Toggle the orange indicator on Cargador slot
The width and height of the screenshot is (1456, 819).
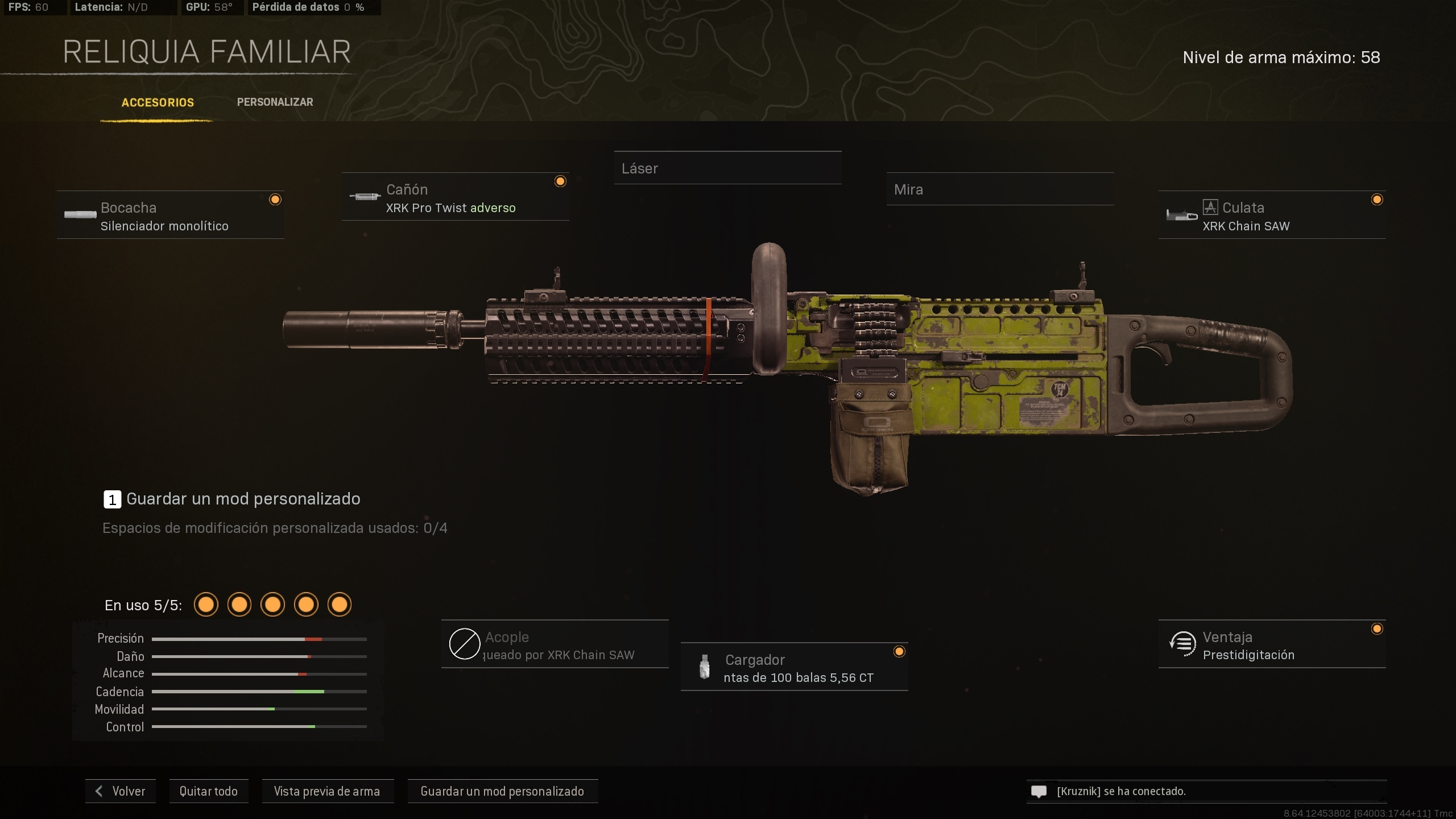point(899,651)
